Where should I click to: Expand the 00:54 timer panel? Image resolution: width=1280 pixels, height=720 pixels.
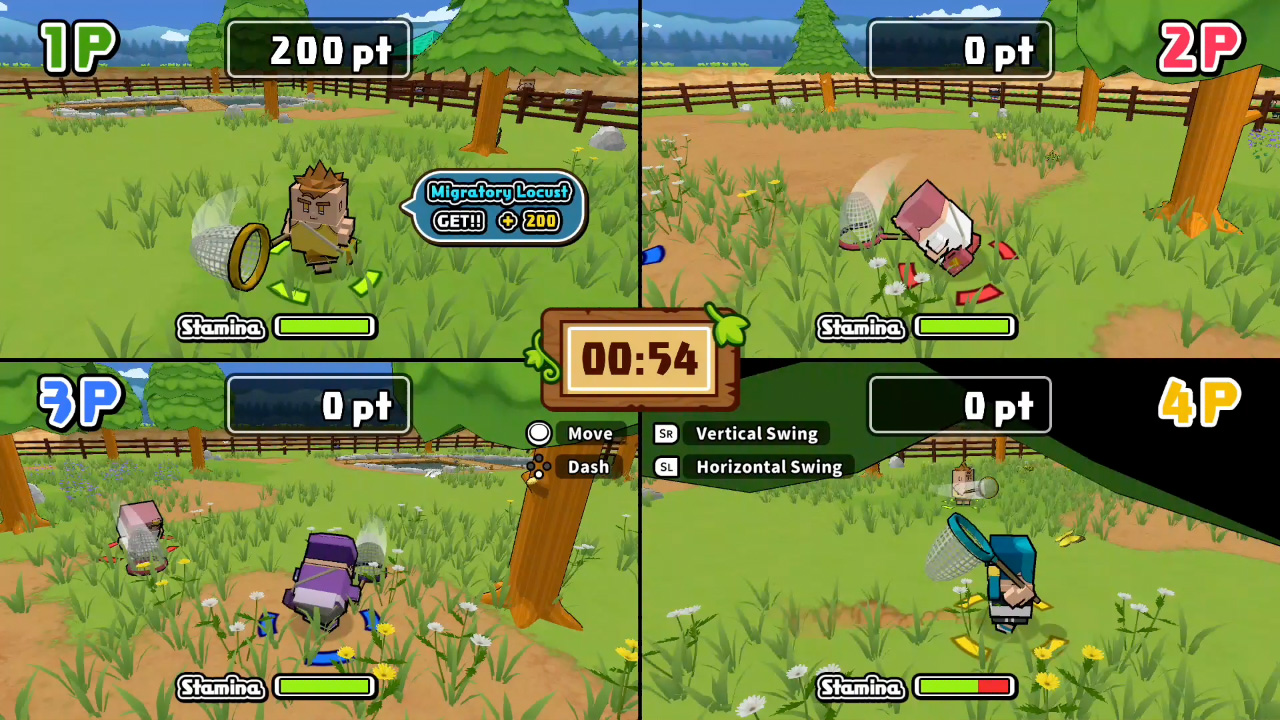tap(640, 360)
